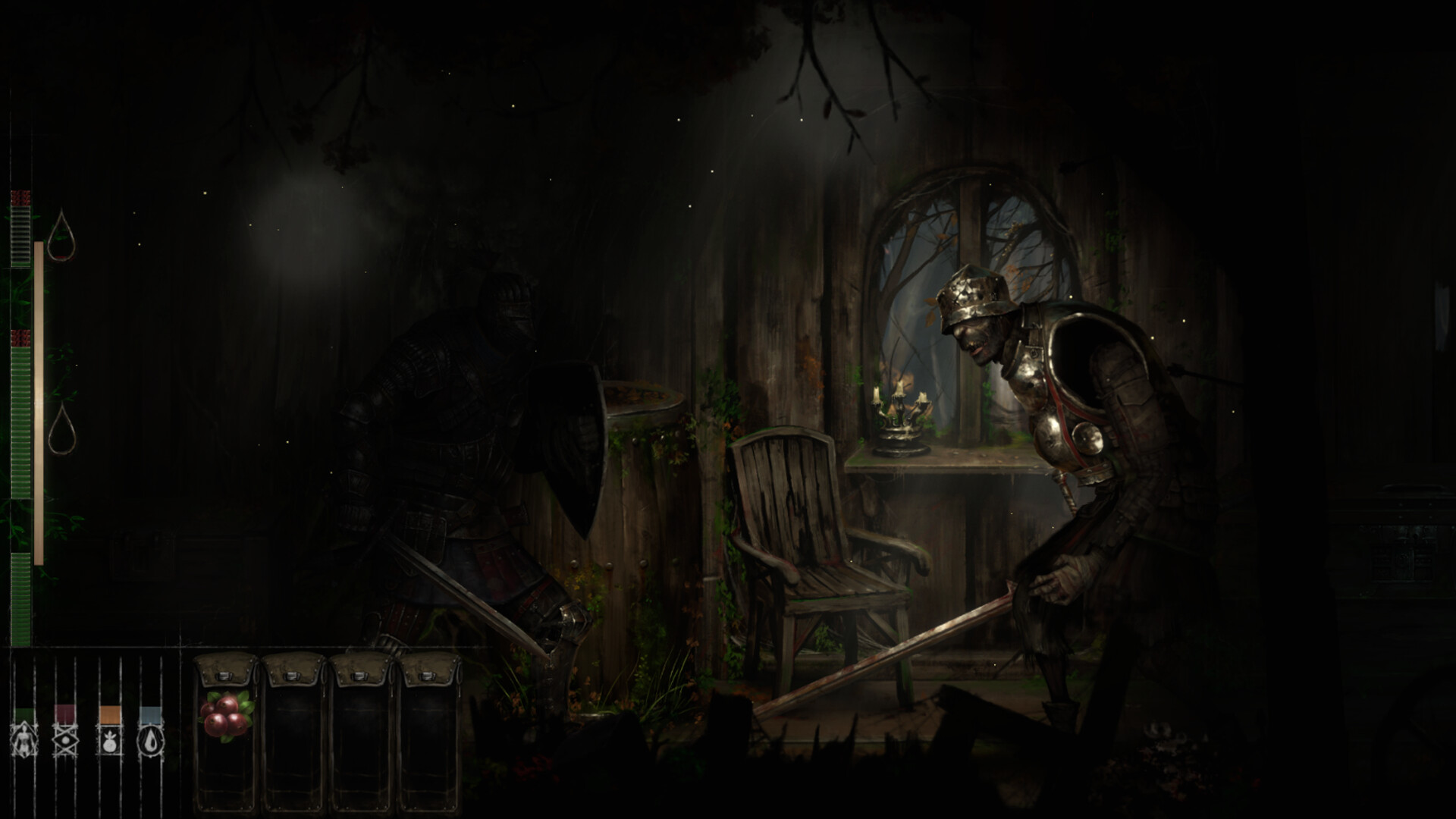The height and width of the screenshot is (819, 1456).
Task: Click the red swatch above the eye sigil
Action: [63, 713]
